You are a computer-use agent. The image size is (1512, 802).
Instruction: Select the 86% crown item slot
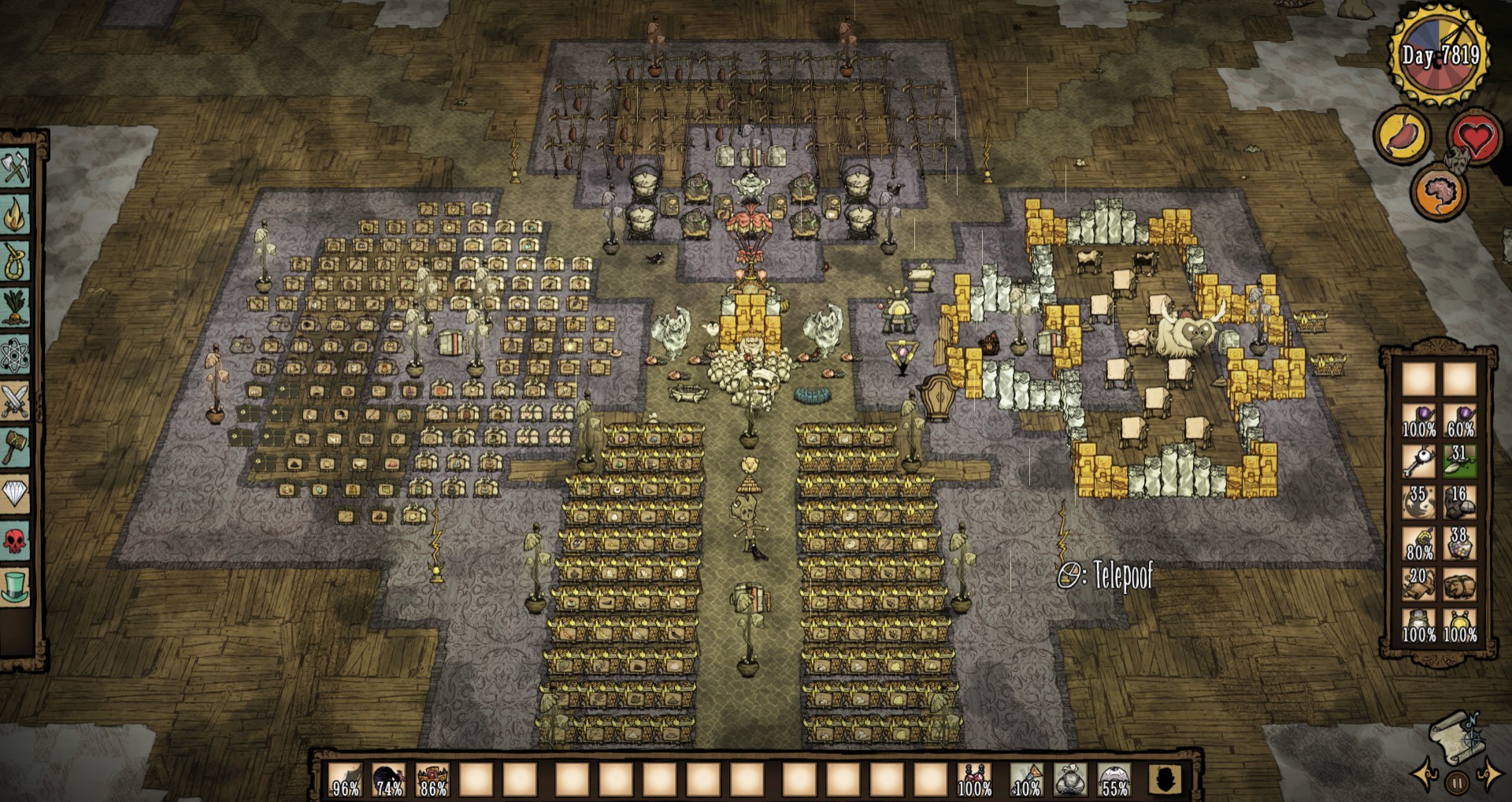432,779
